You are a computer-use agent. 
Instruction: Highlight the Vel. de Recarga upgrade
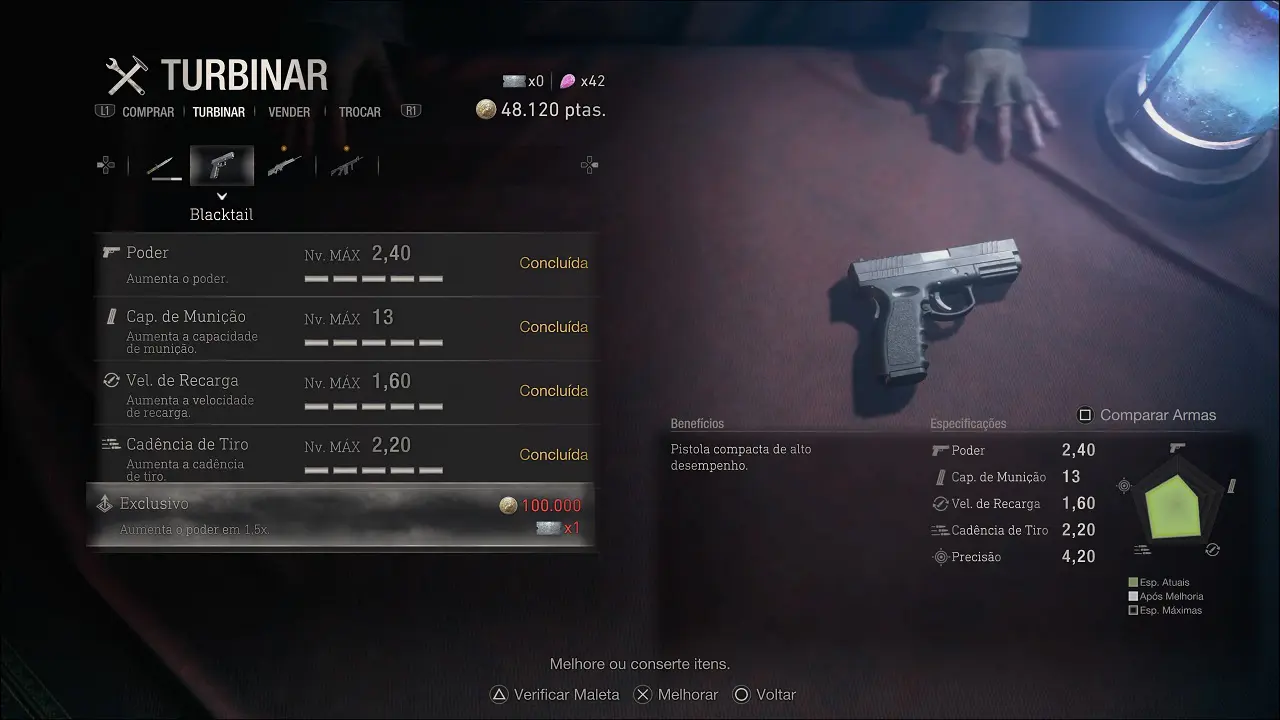pyautogui.click(x=346, y=392)
